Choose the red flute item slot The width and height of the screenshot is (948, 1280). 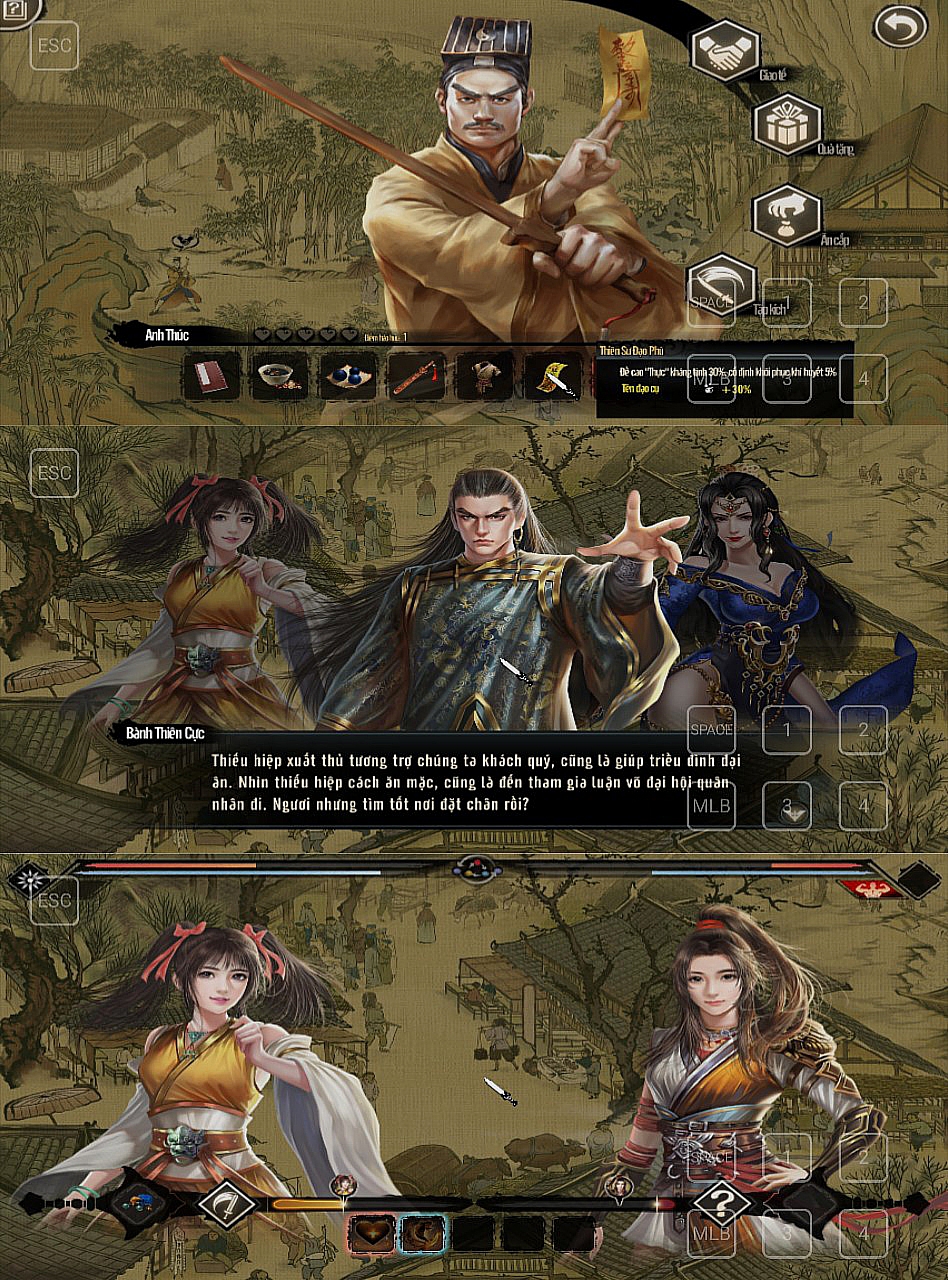coord(416,377)
